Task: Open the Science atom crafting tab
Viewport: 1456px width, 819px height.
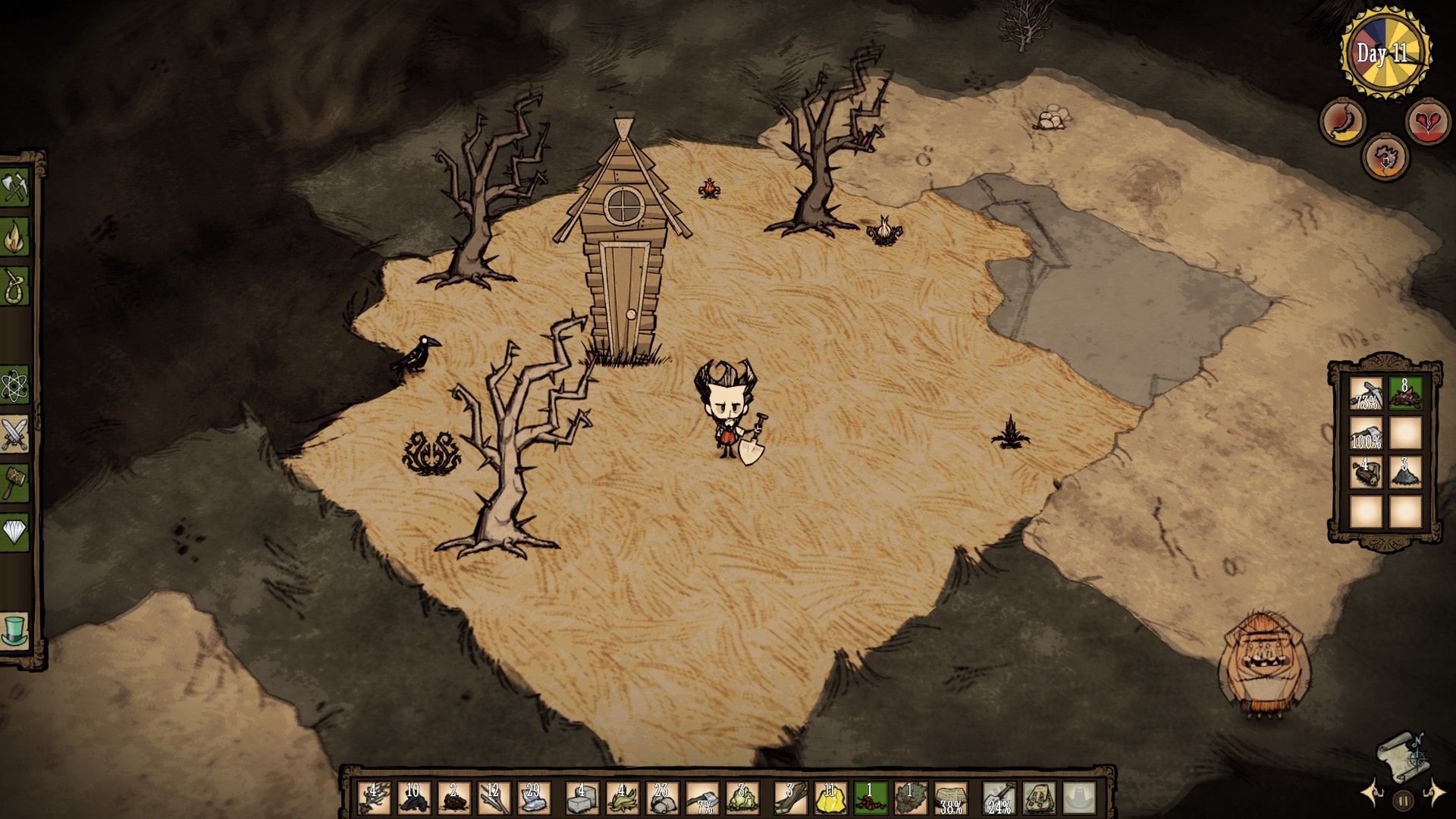Action: [14, 386]
